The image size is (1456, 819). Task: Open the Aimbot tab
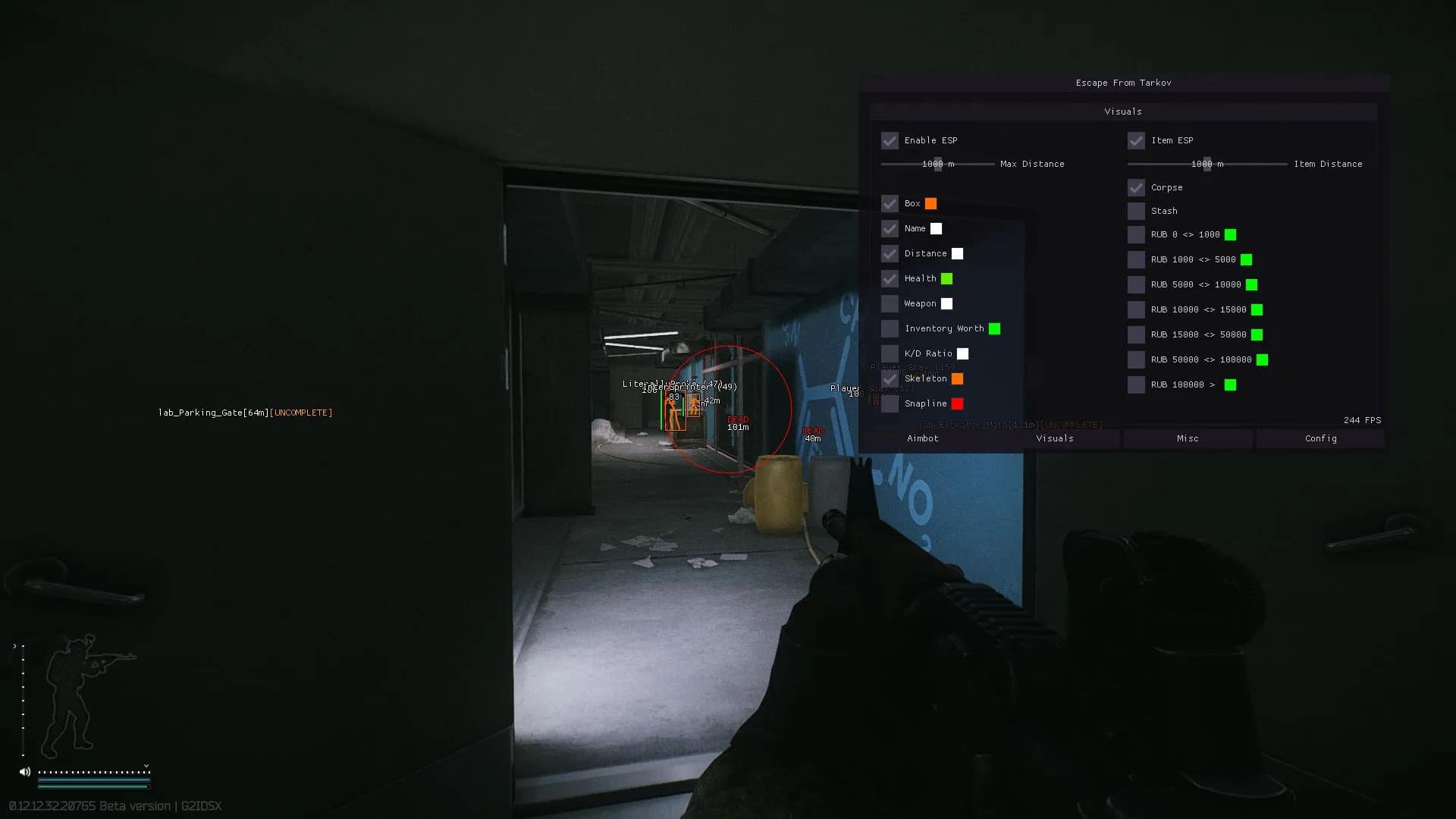[x=922, y=439]
